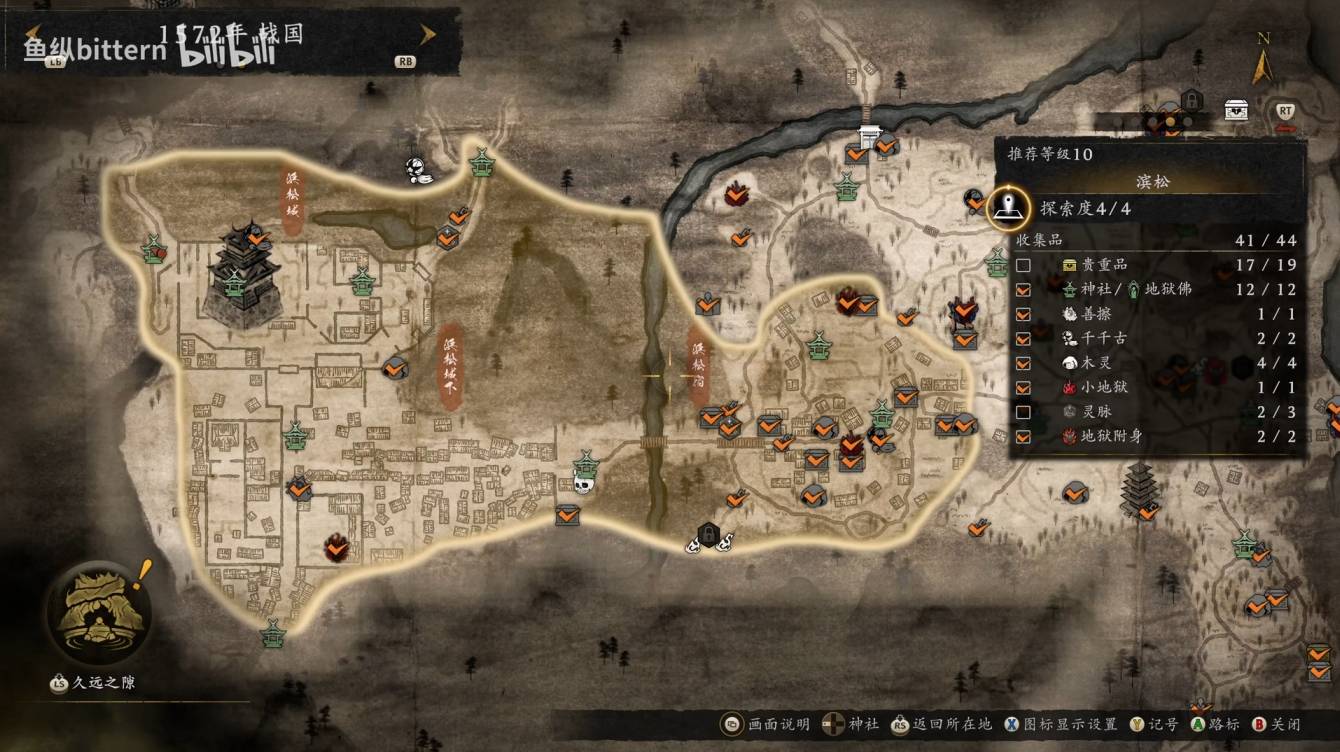Uncheck the 木灵 kodama checkbox
The image size is (1340, 752).
[1023, 363]
